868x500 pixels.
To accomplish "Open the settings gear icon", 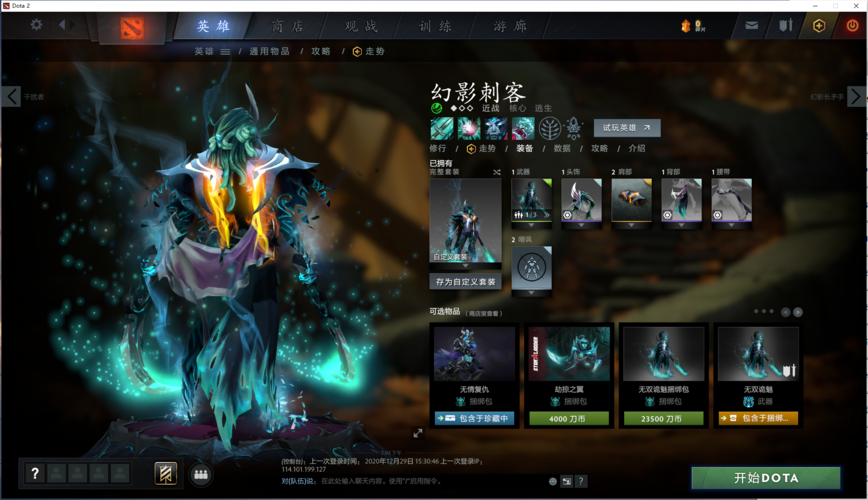I will [x=36, y=25].
